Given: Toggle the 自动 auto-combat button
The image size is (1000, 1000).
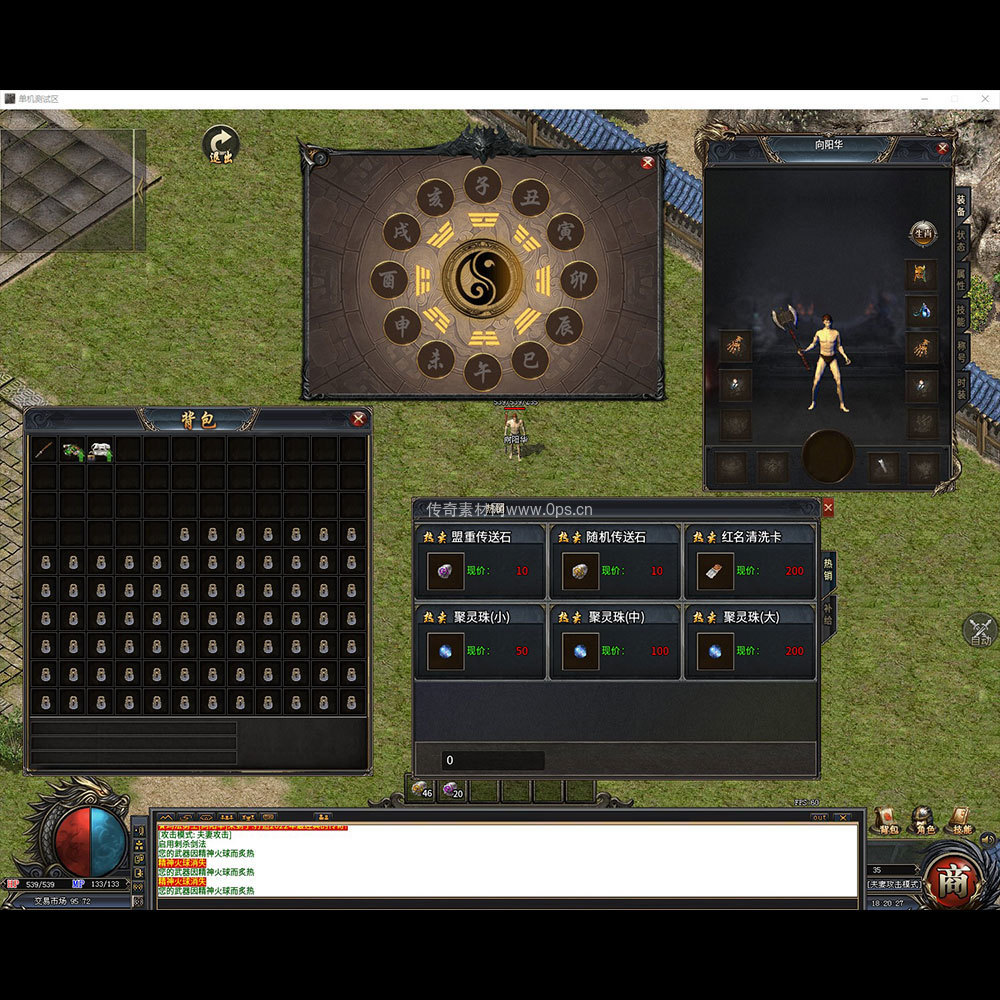Looking at the screenshot, I should [979, 630].
